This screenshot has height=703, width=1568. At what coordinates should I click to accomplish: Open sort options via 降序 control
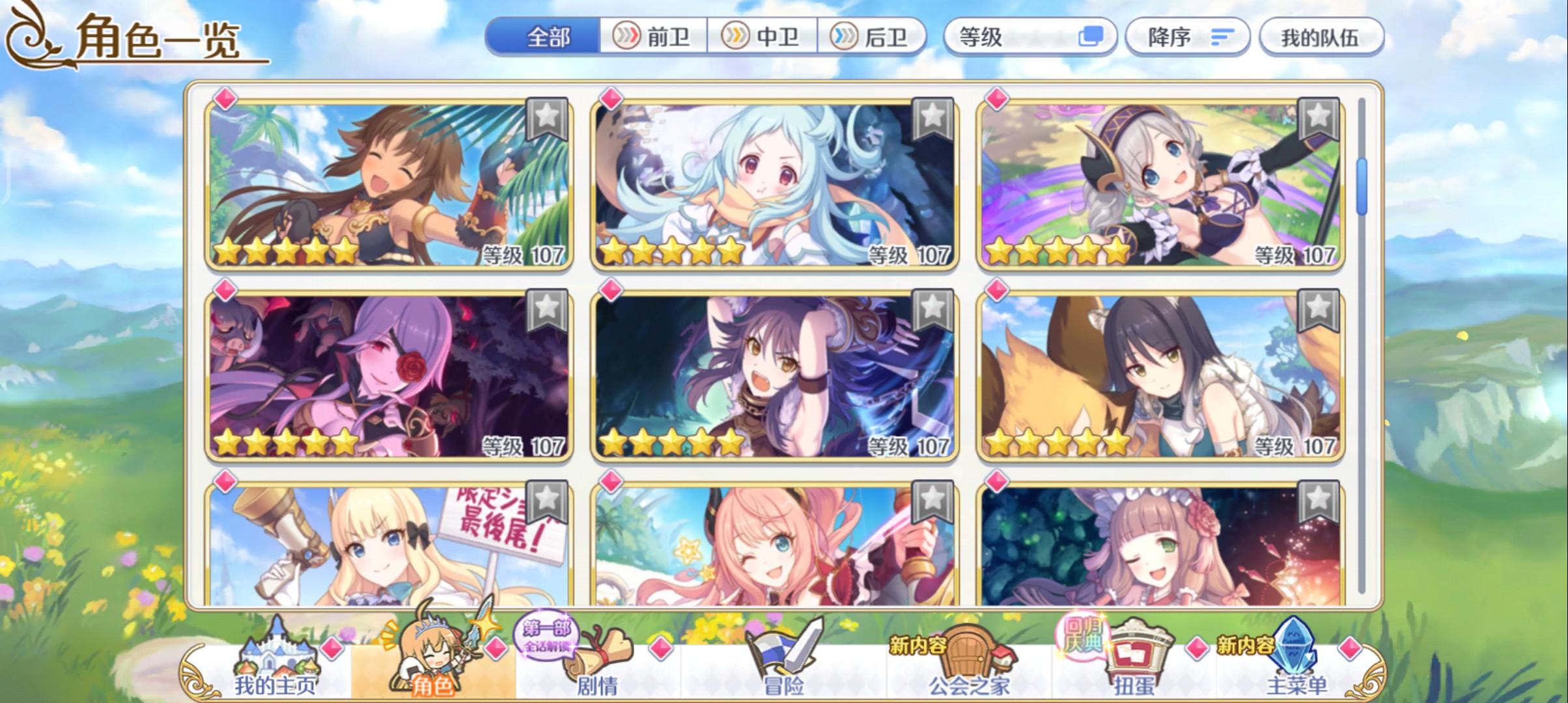point(1185,37)
